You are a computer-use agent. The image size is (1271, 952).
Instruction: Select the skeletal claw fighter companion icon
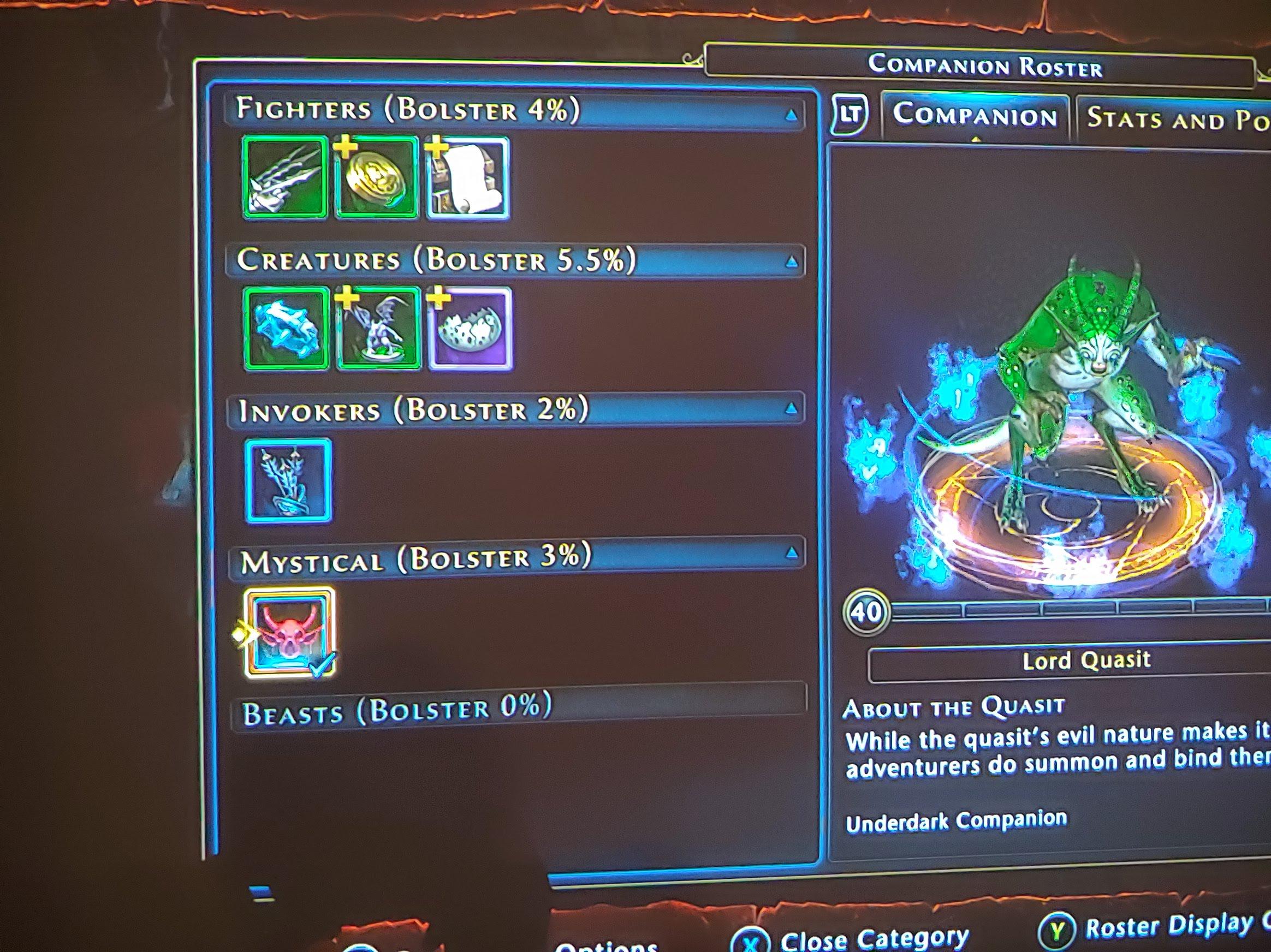pyautogui.click(x=286, y=180)
